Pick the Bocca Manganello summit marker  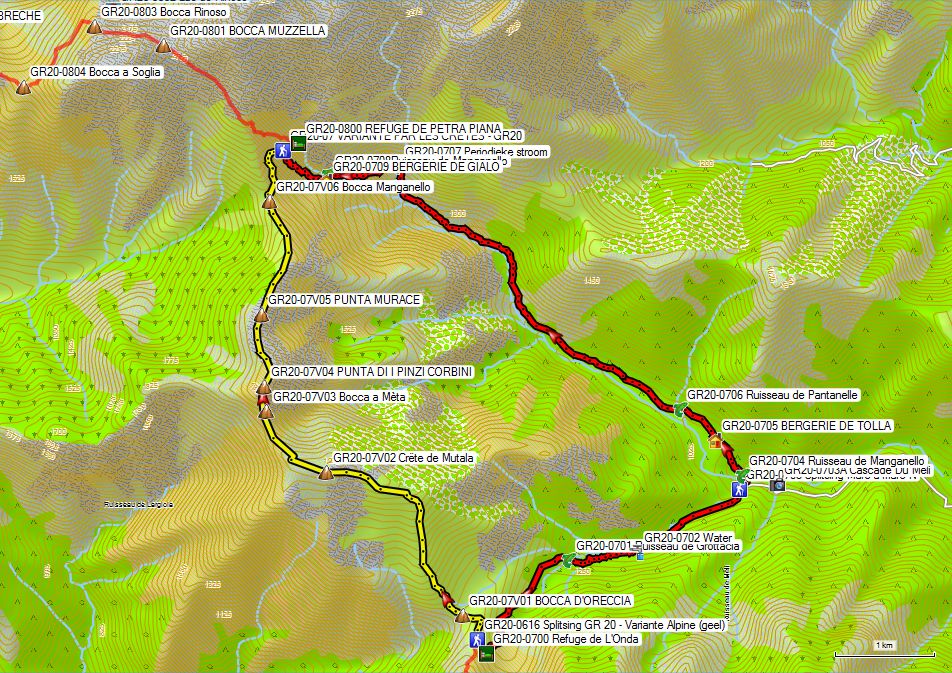tap(268, 202)
